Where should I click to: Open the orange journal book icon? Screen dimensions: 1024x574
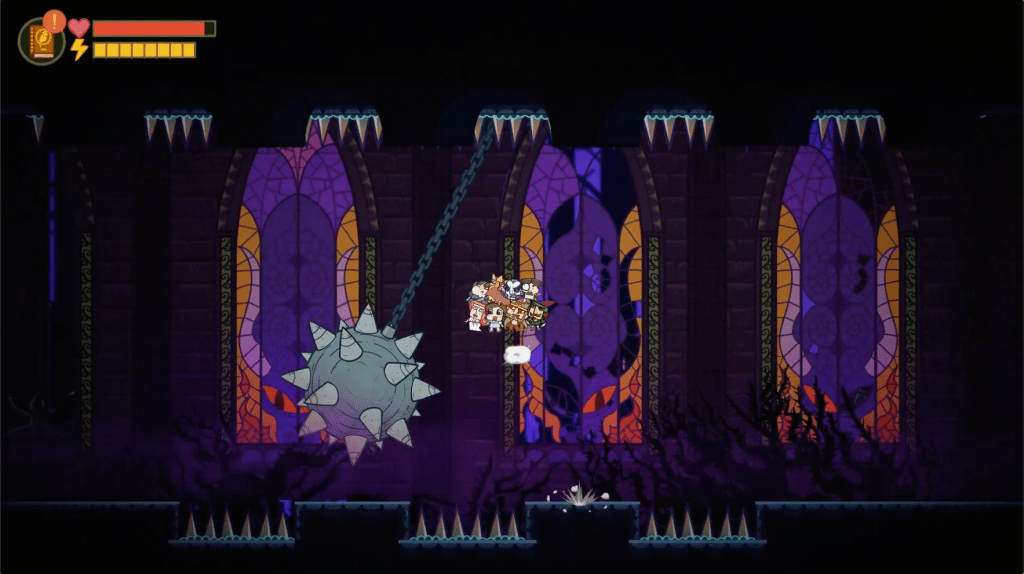[x=42, y=42]
